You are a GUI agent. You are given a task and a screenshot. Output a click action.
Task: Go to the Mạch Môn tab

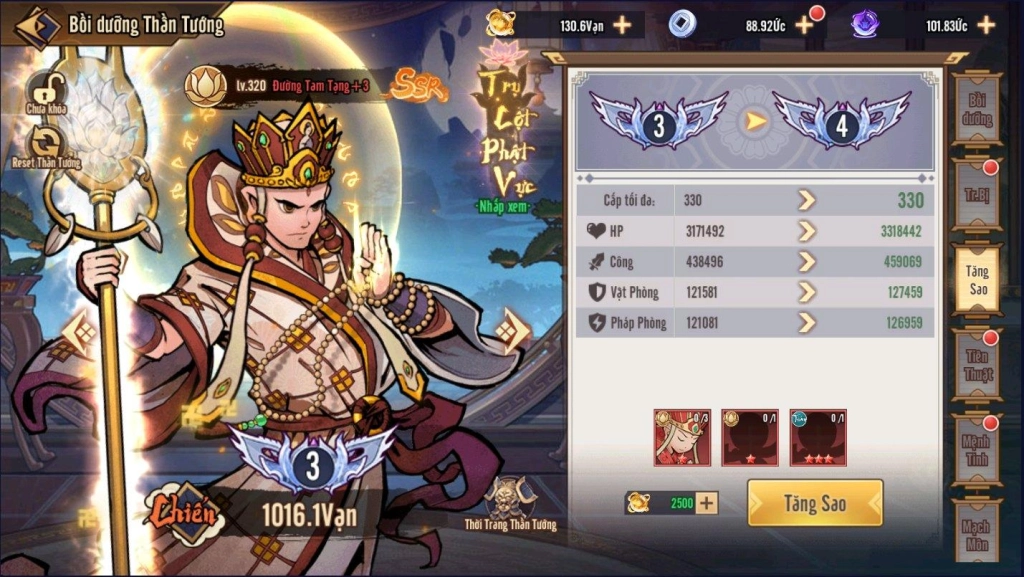tap(976, 535)
